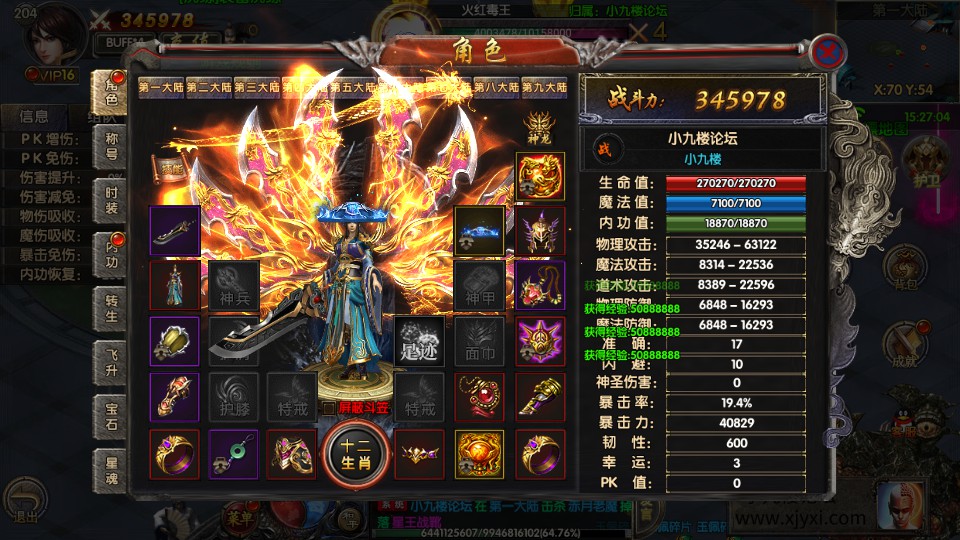960x540 pixels.
Task: Select the jade pendant charm slot
Action: 233,453
